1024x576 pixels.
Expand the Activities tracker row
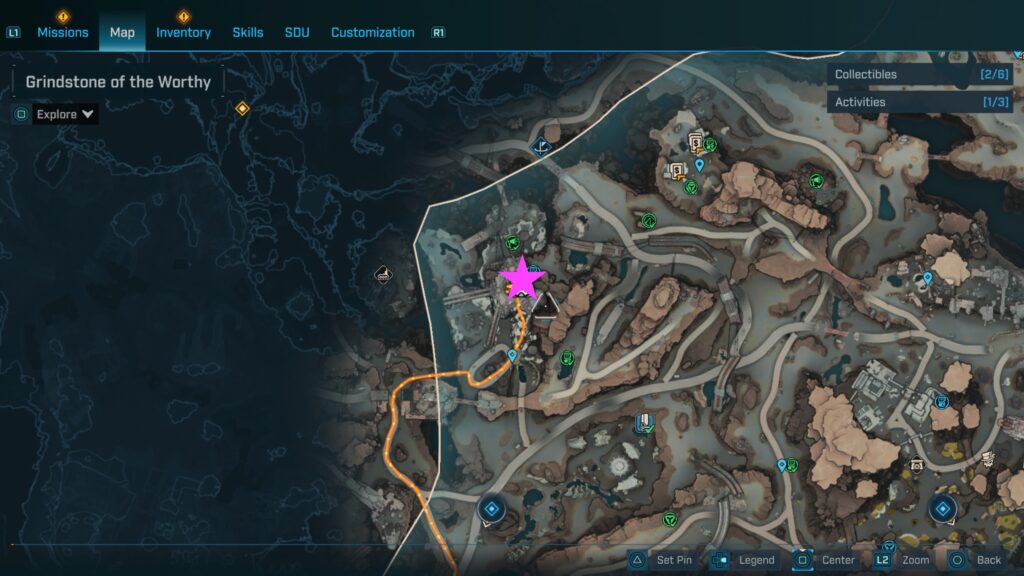(918, 102)
